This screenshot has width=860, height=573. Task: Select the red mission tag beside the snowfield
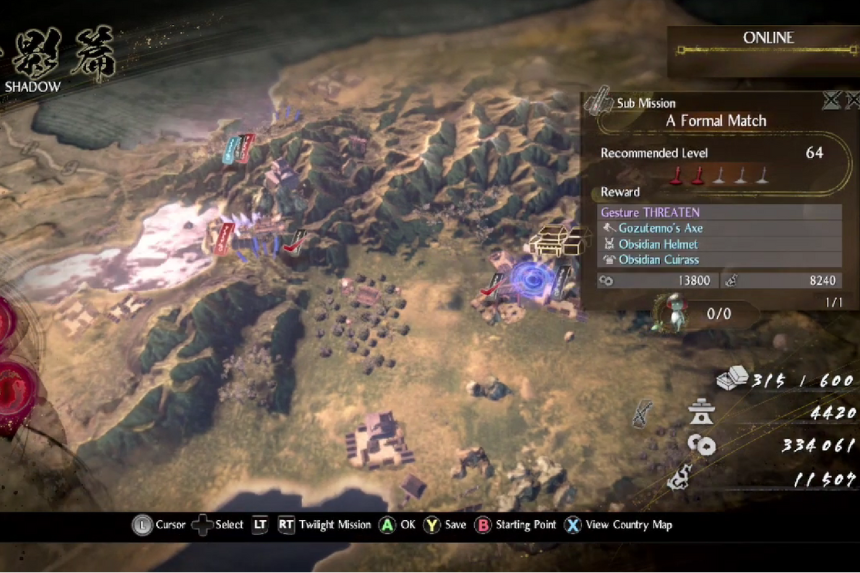pos(224,237)
